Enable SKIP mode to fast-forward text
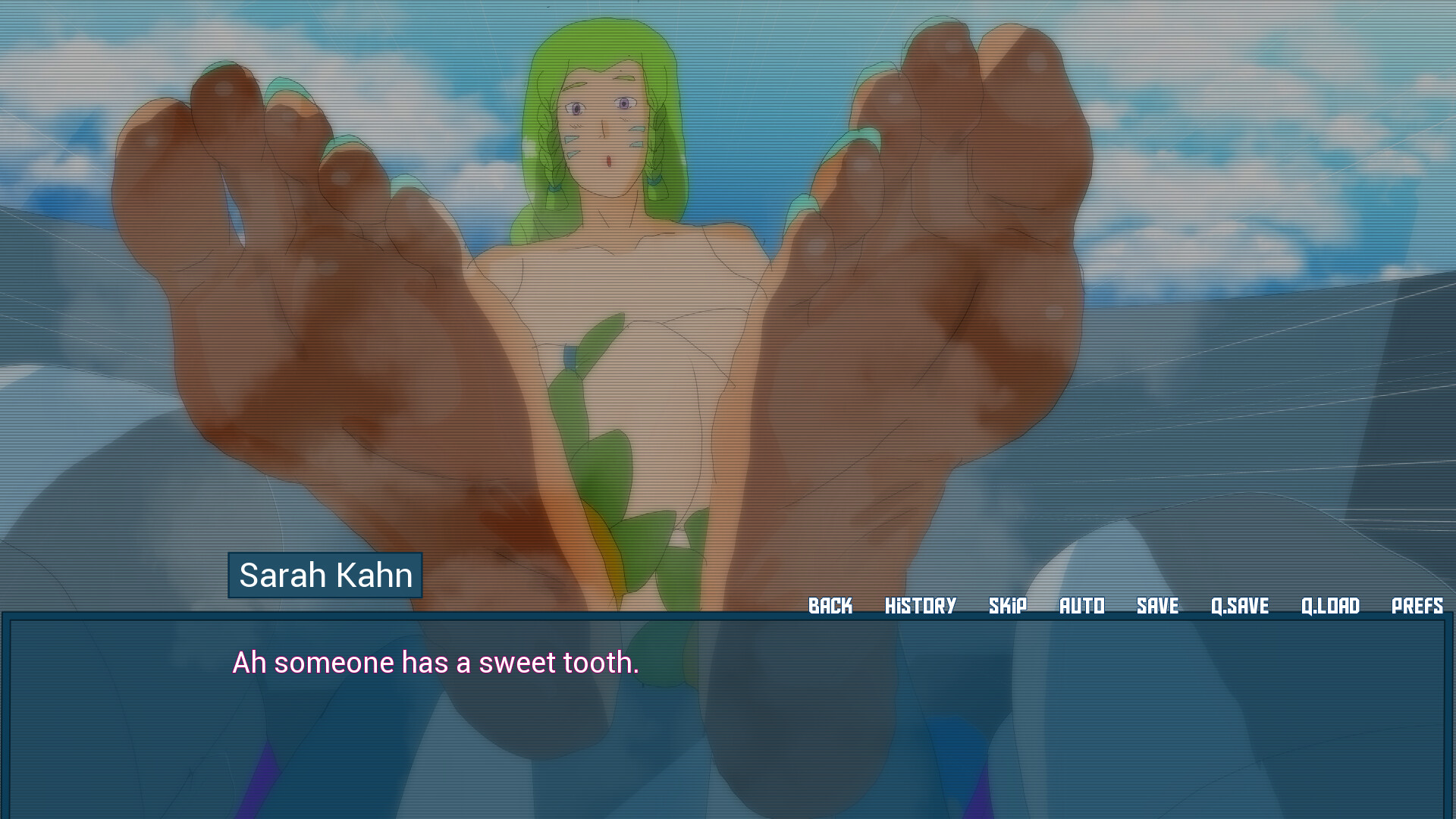Viewport: 1456px width, 819px height. 1009,606
